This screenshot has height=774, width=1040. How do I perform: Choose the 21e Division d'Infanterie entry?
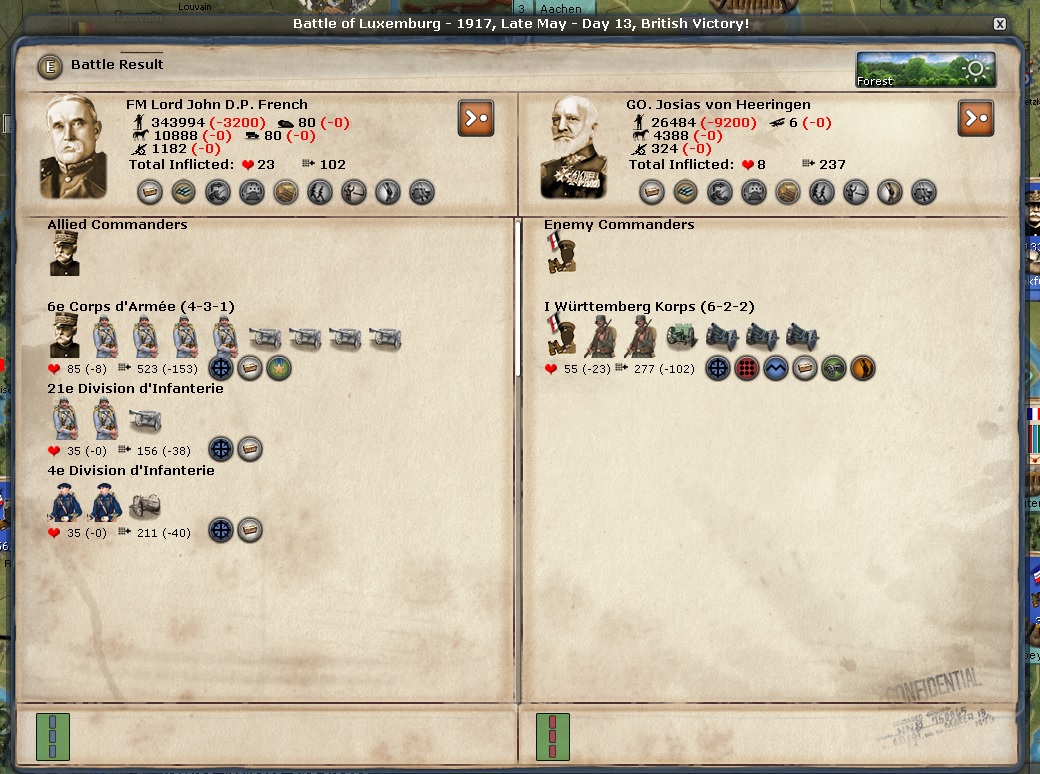135,389
